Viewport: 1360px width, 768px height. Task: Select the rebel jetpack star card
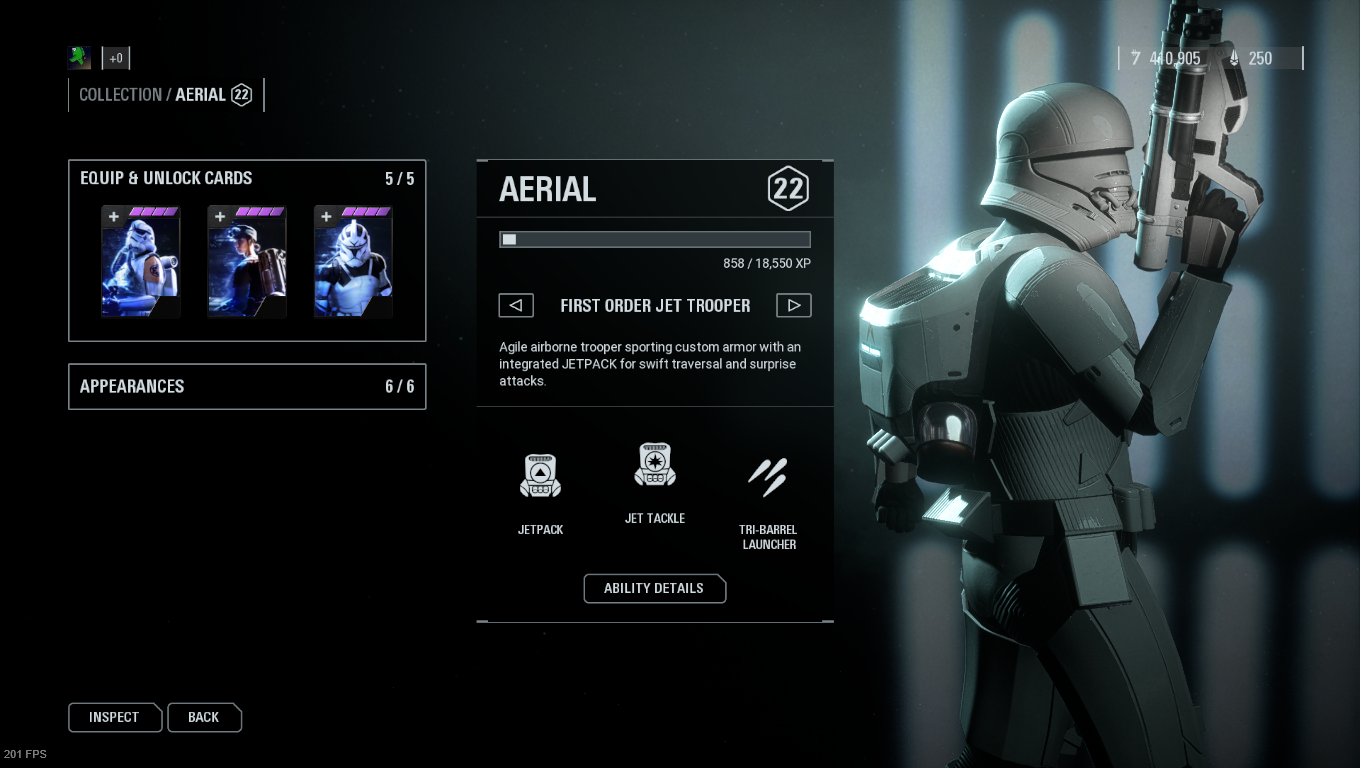(x=247, y=262)
